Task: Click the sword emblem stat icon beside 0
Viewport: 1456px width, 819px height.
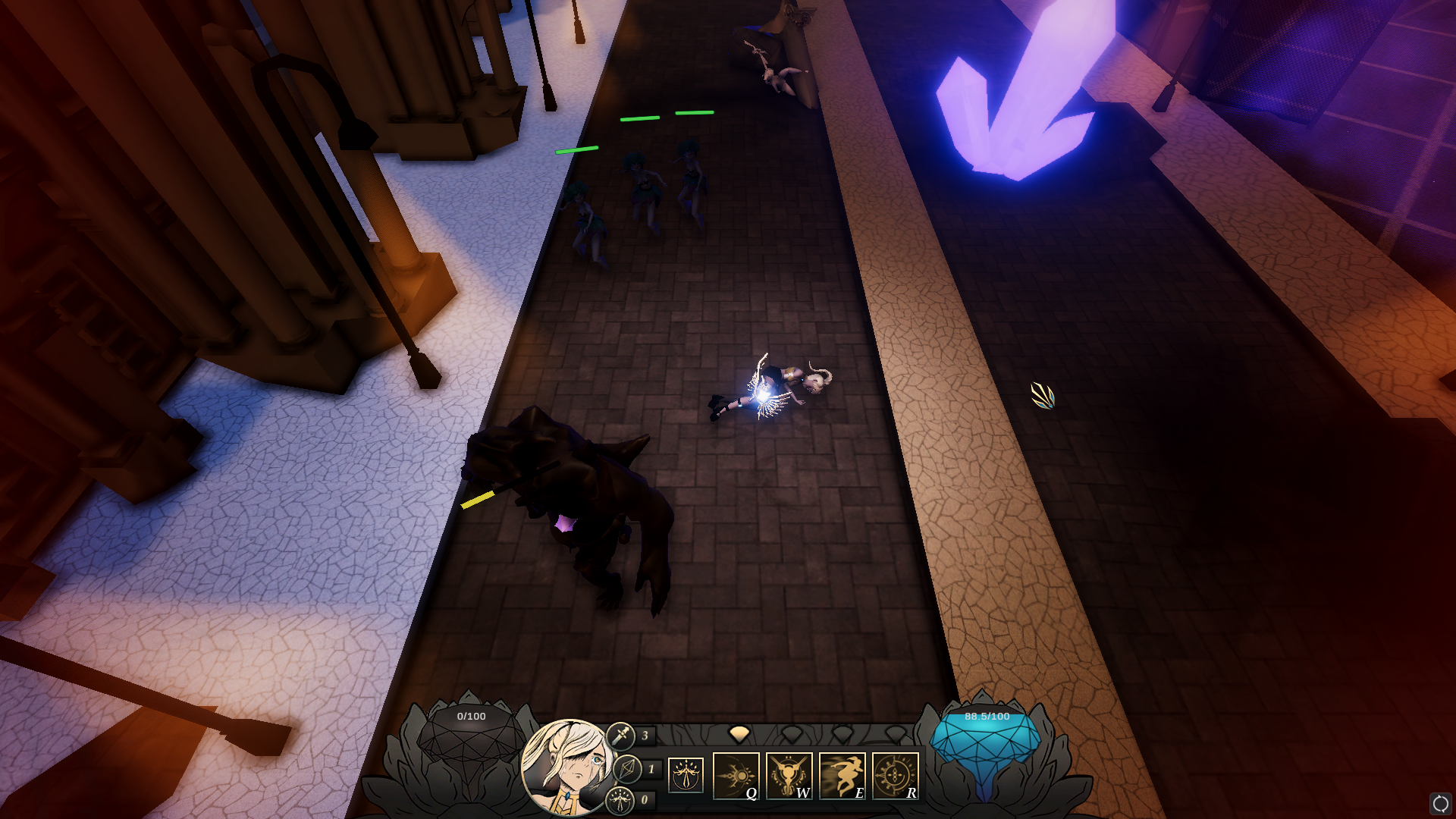Action: pyautogui.click(x=620, y=800)
